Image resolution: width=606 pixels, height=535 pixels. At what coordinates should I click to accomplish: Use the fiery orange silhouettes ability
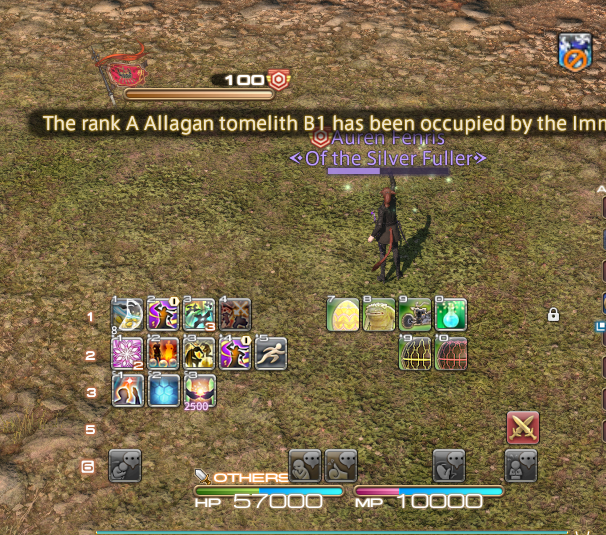tap(163, 353)
